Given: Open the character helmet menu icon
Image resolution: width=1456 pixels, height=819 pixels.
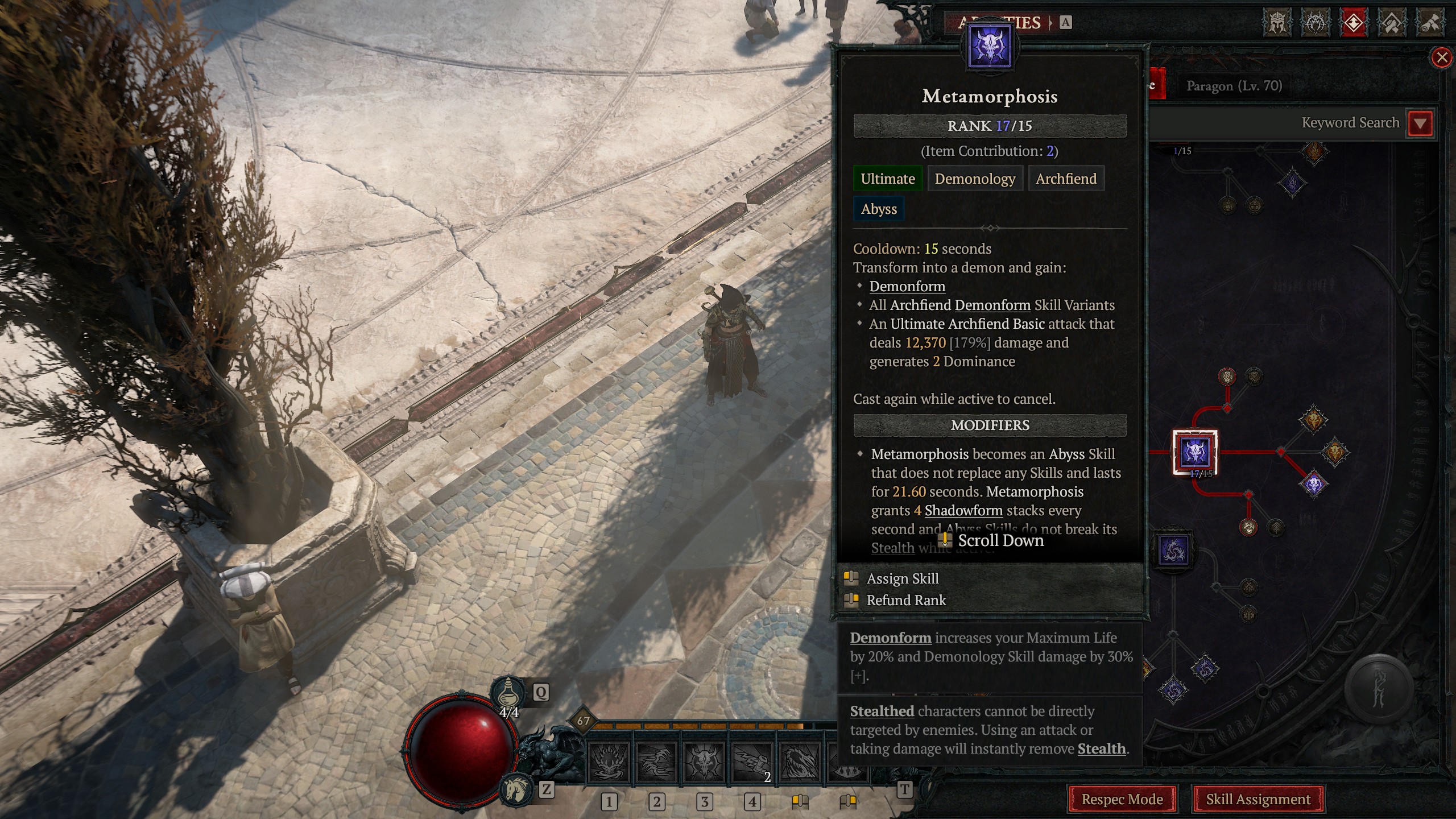Looking at the screenshot, I should coord(1277,23).
